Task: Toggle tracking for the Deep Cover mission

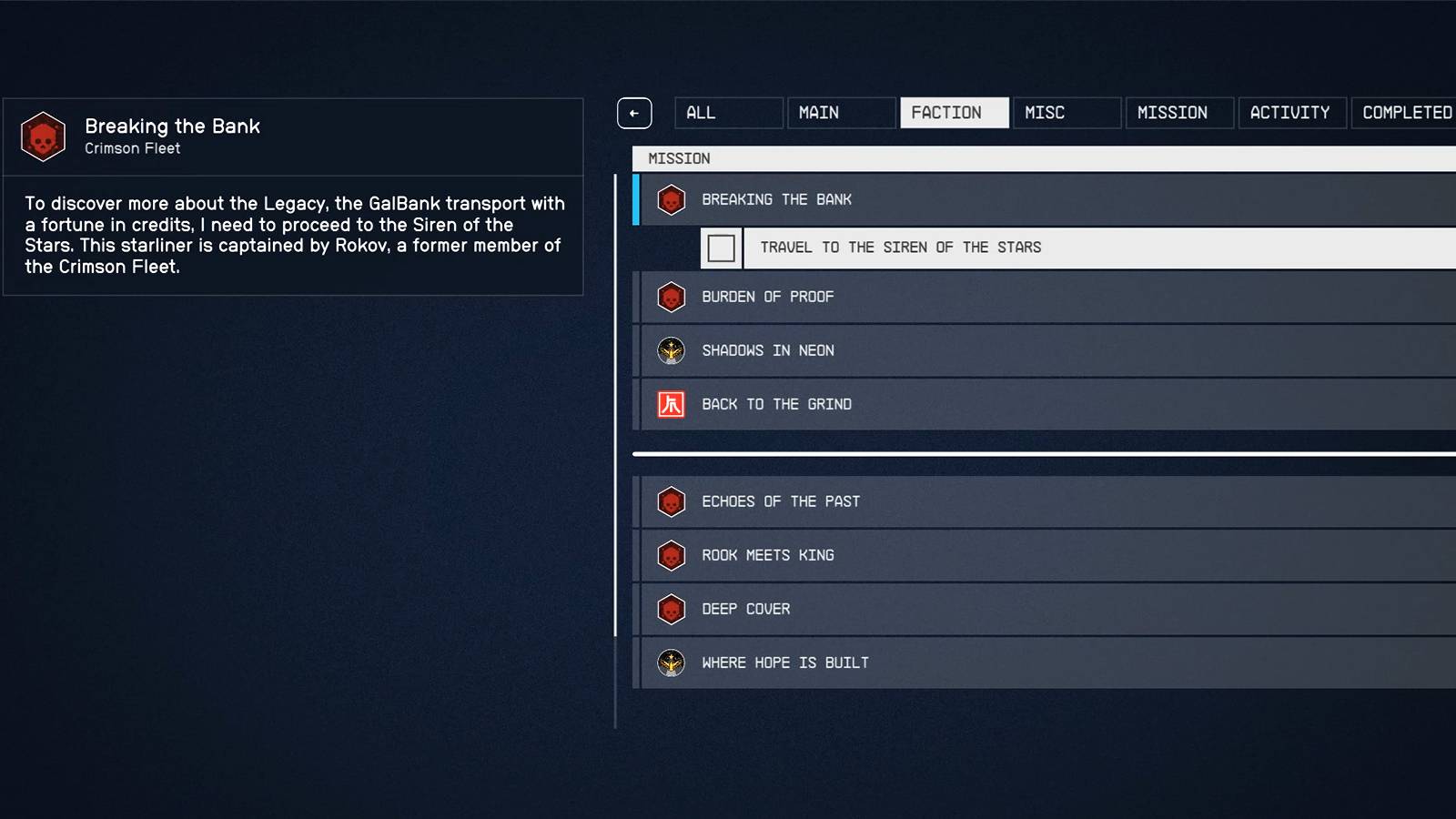Action: coord(910,609)
